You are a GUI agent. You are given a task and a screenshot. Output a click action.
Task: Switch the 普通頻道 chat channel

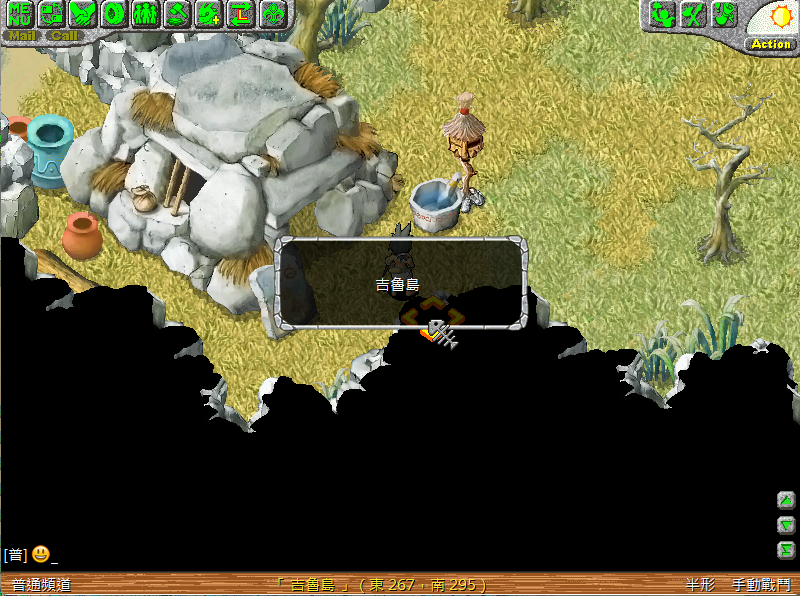[41, 585]
